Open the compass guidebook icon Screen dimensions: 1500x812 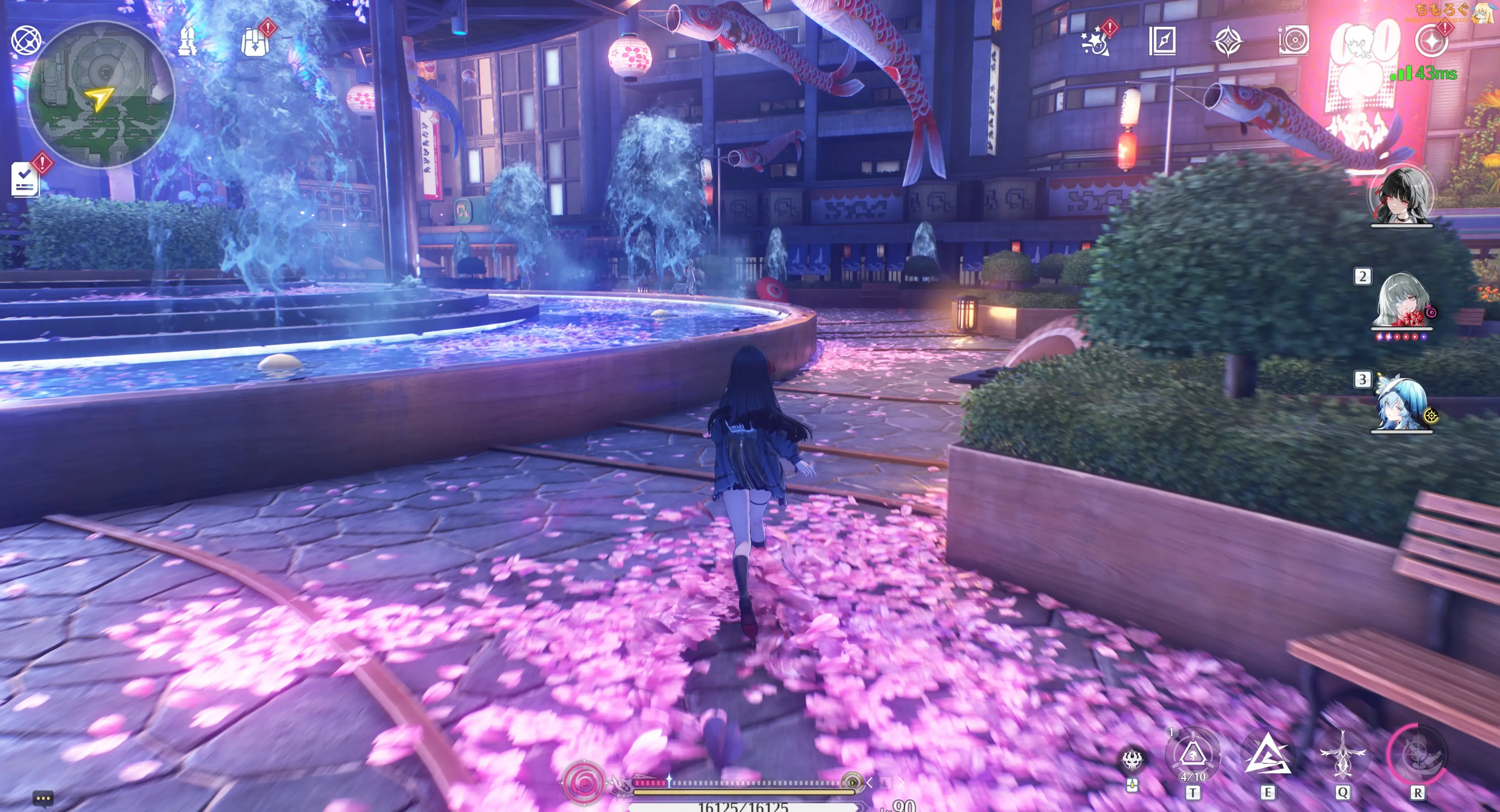[x=1162, y=41]
